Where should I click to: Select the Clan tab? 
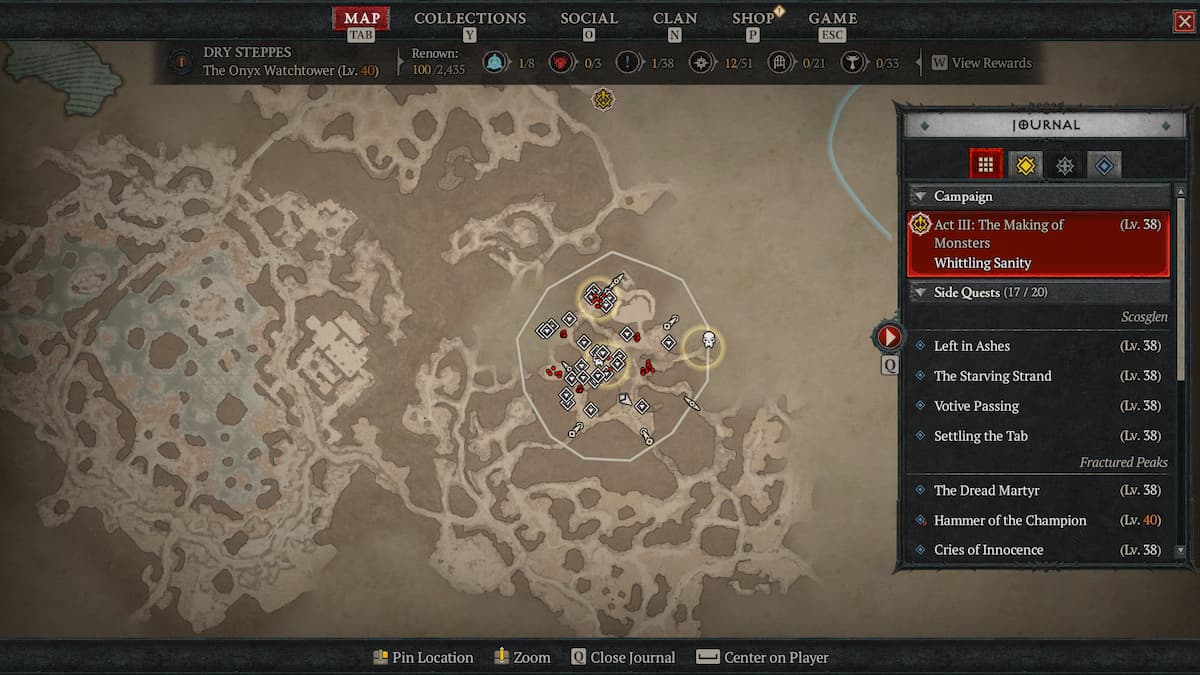[675, 18]
